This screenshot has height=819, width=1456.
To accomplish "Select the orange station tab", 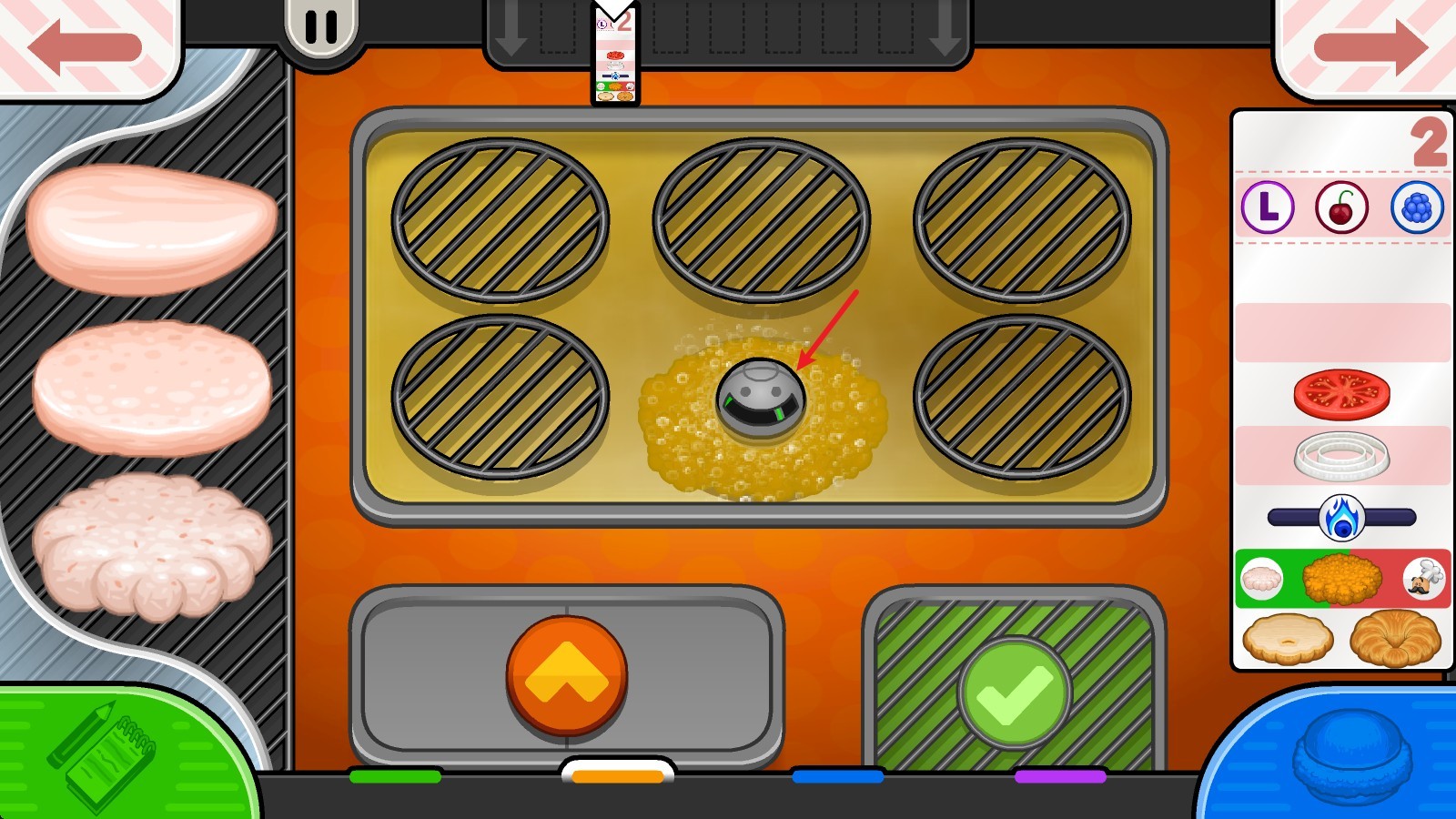I will click(x=618, y=776).
